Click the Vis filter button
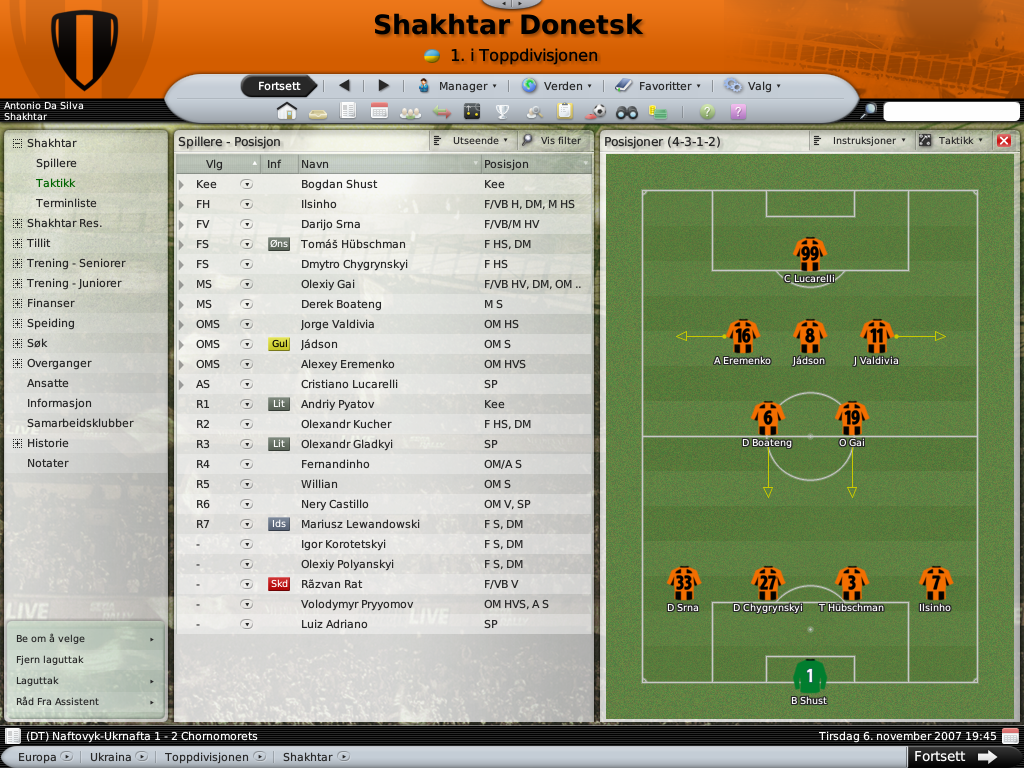The height and width of the screenshot is (768, 1024). 551,141
